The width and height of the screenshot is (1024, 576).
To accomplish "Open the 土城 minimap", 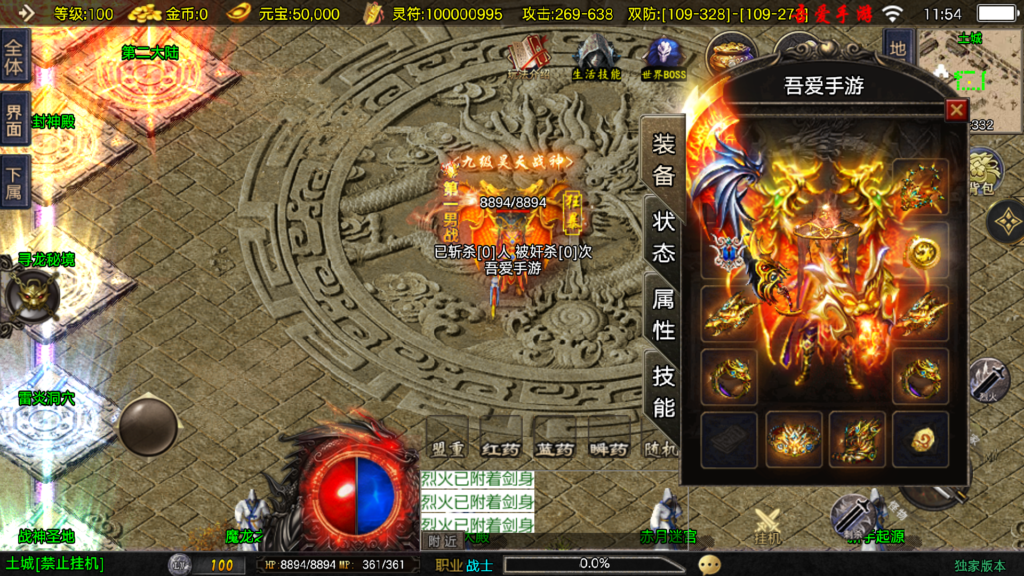I will [968, 72].
